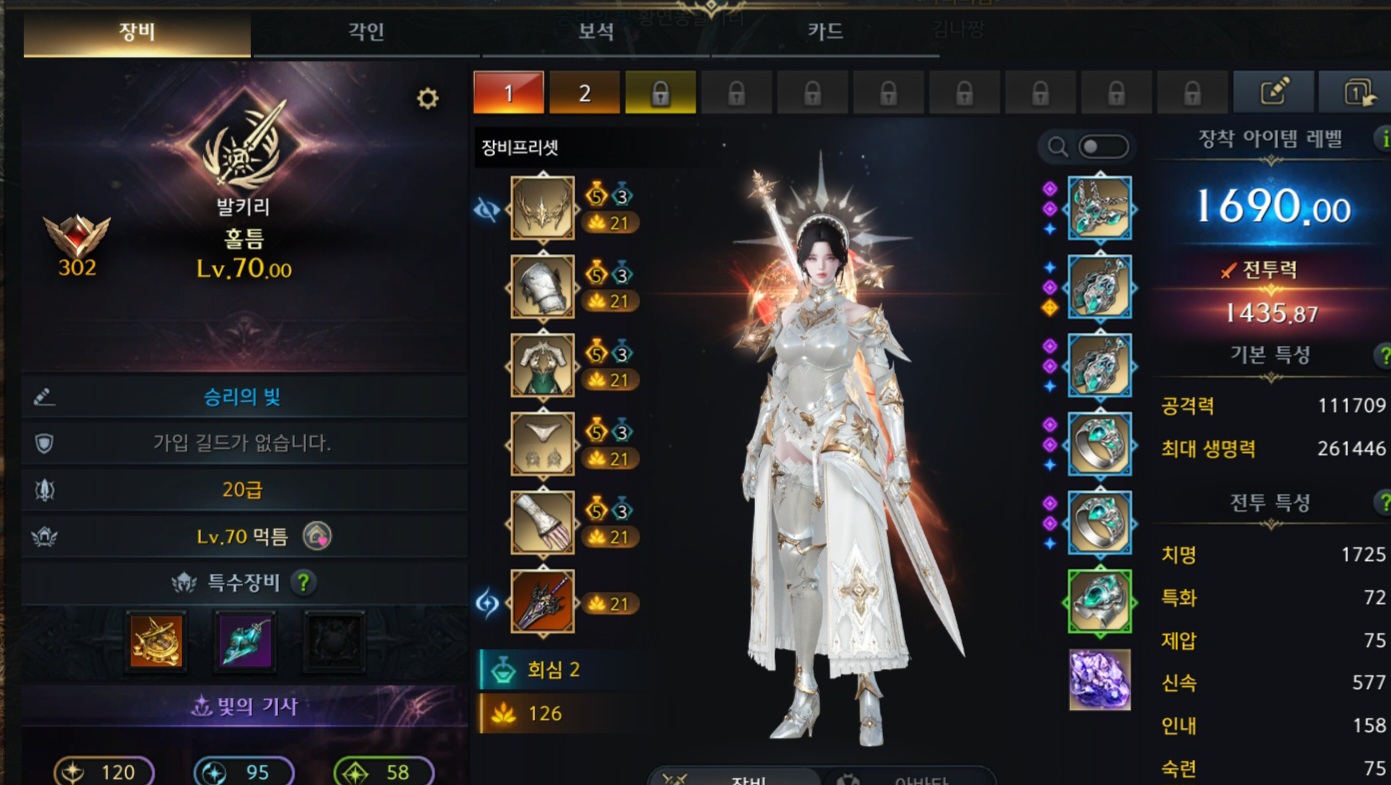Toggle the magnifier view switch
Screen dimensions: 1391x785
[1103, 148]
